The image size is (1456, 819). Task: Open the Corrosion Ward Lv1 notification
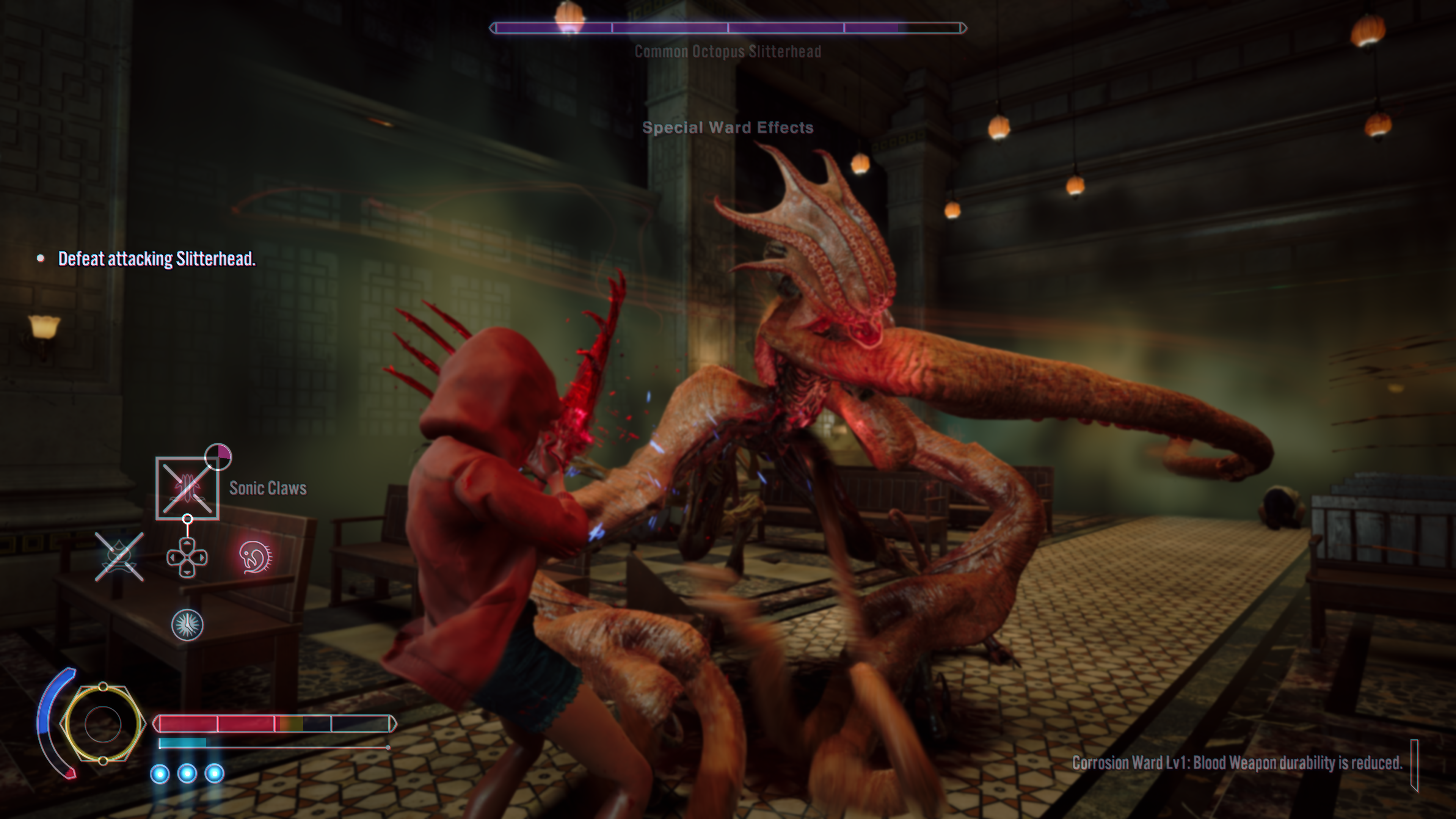(1237, 763)
